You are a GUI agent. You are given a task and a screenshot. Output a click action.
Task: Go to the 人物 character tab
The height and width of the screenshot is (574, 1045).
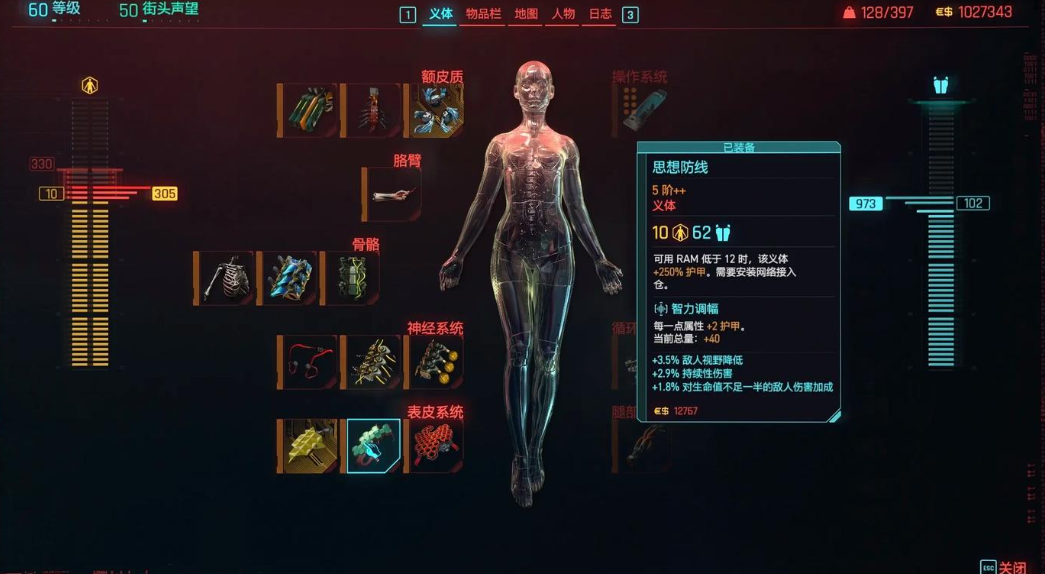[563, 14]
